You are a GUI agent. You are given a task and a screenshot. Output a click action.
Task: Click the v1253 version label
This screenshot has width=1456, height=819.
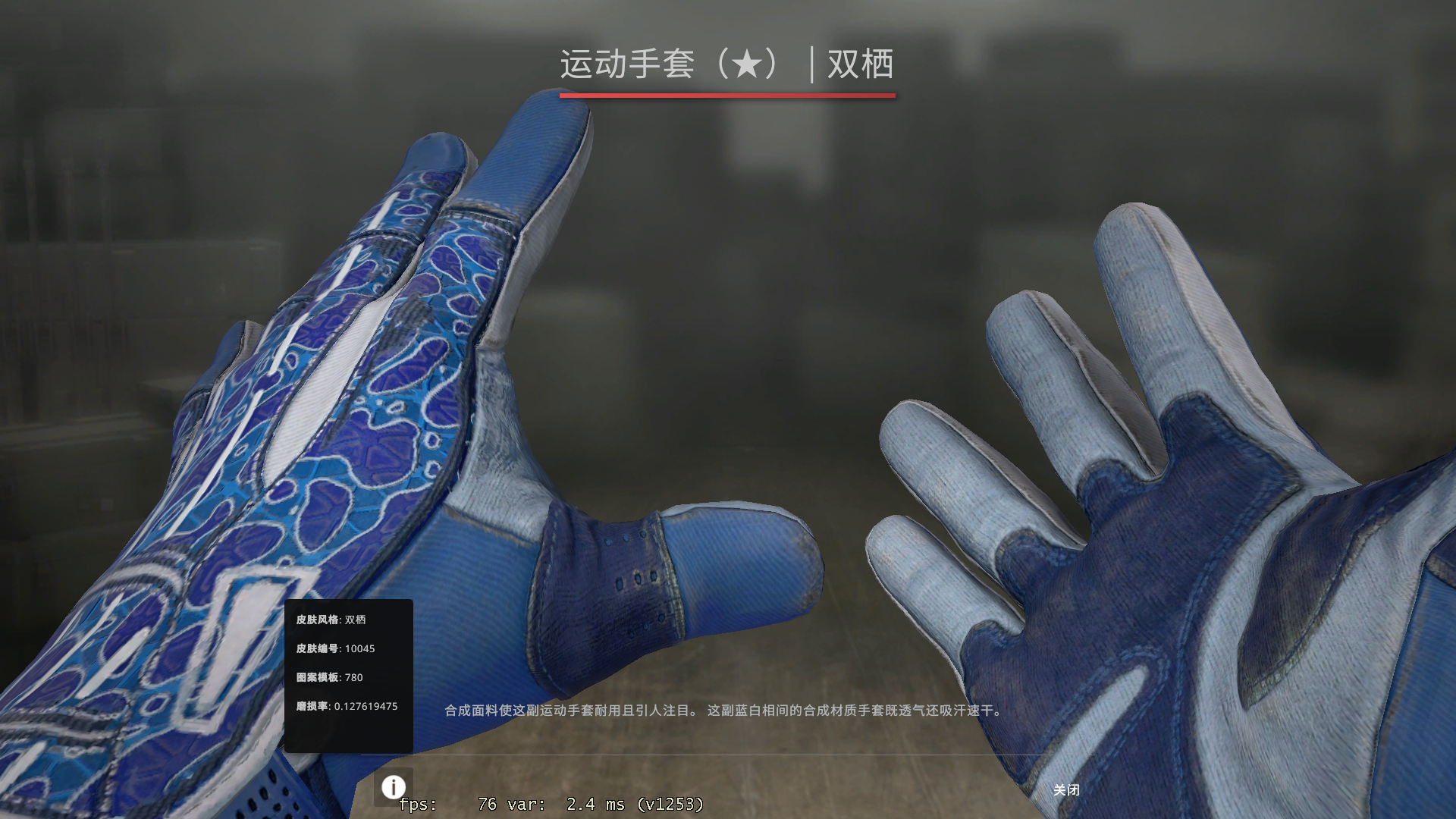671,805
